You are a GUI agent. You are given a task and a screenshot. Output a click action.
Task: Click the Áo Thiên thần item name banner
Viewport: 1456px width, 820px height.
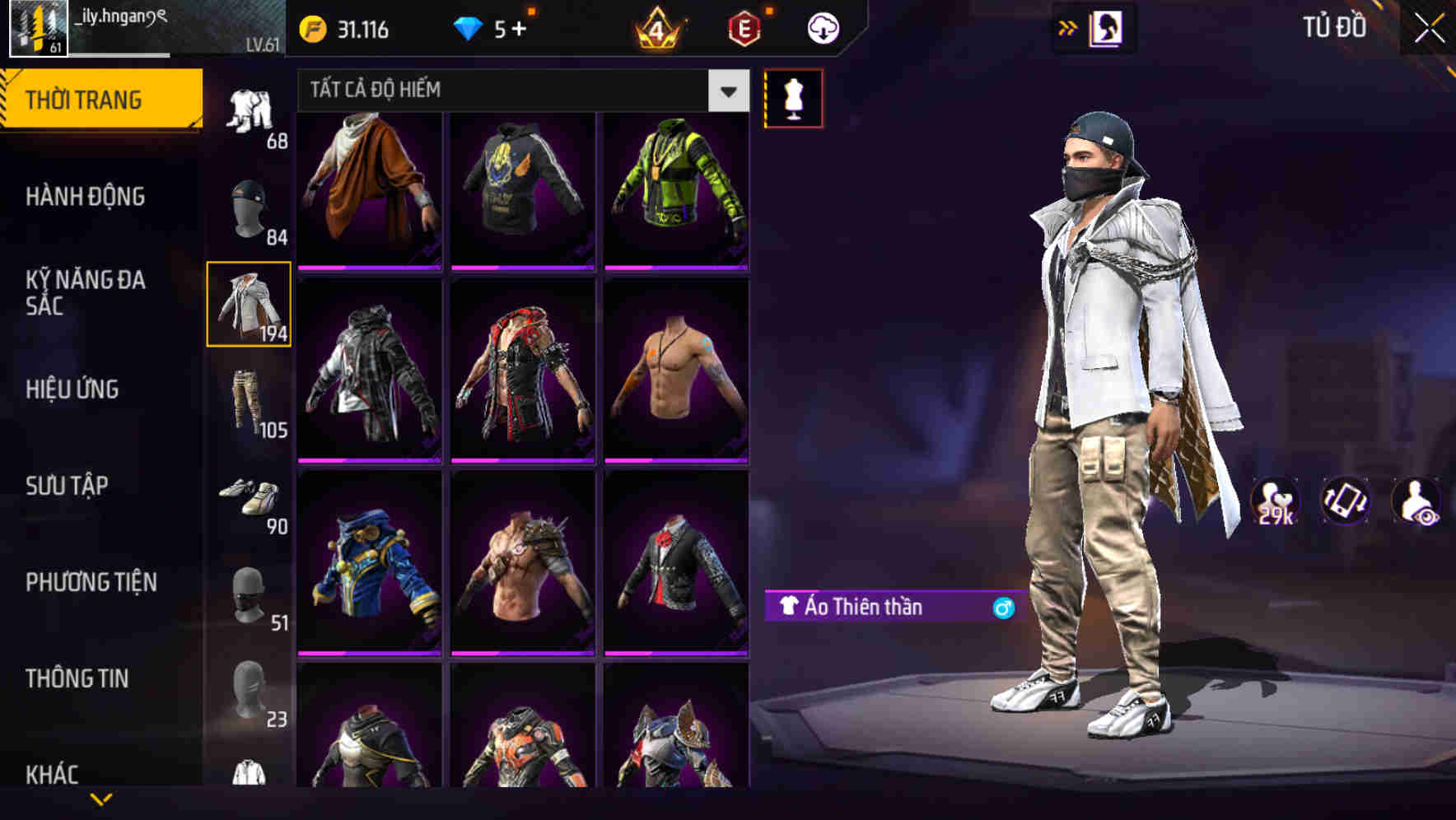(x=873, y=608)
